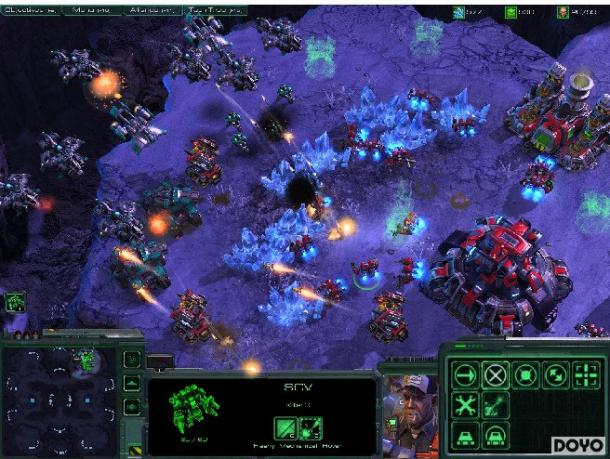The width and height of the screenshot is (610, 459).
Task: Open the Alliances panel
Action: [x=152, y=10]
